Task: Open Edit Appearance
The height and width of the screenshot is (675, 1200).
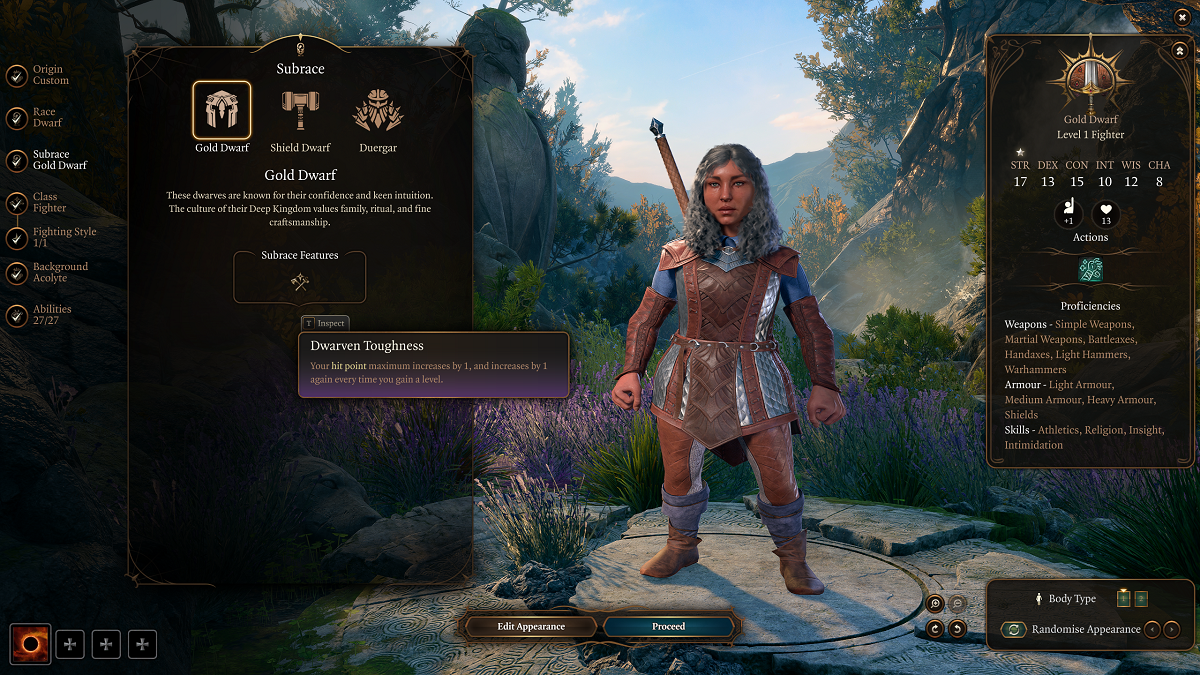Action: pos(531,627)
